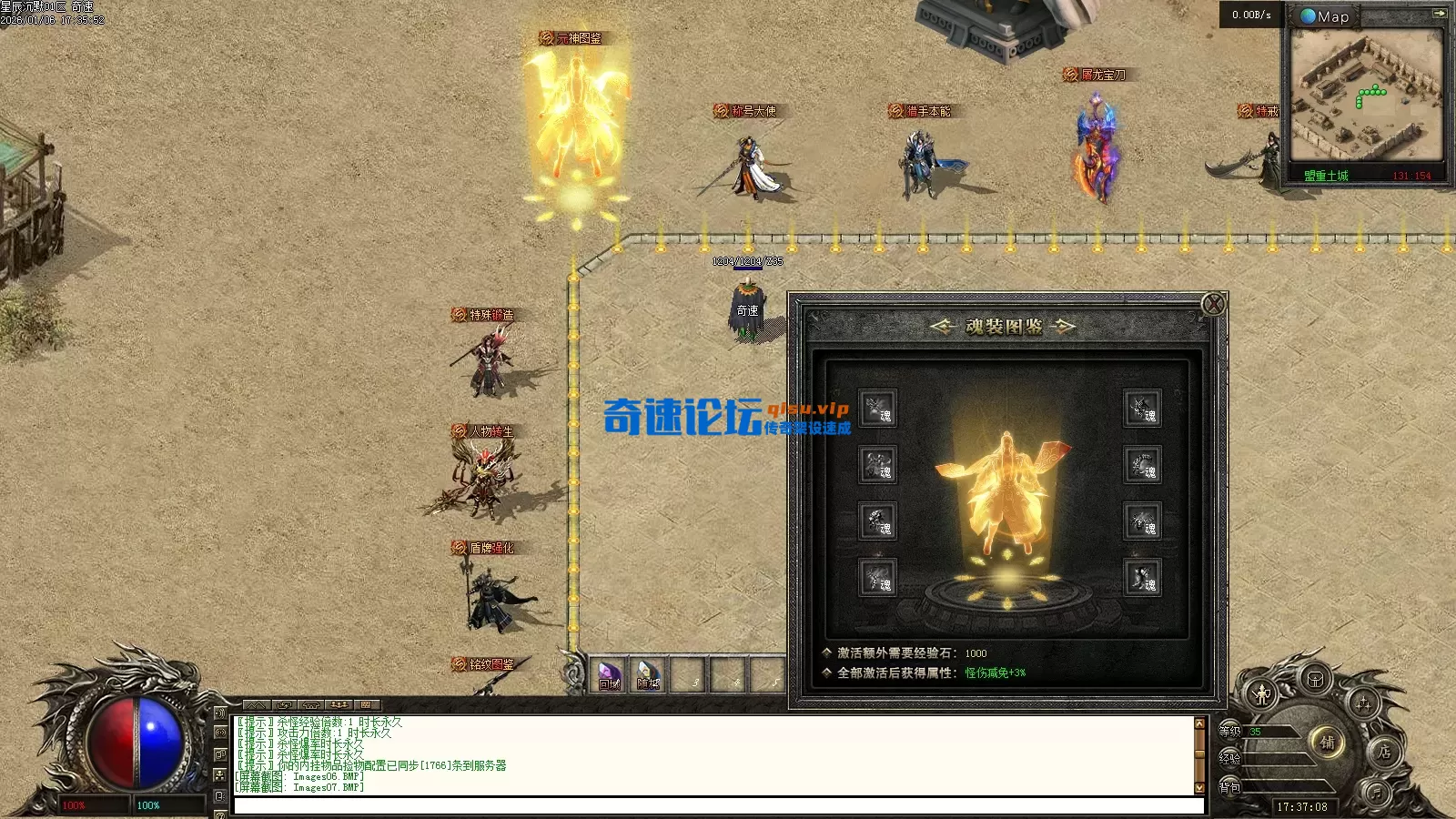Click the music note icon at bottom right

point(1376,792)
